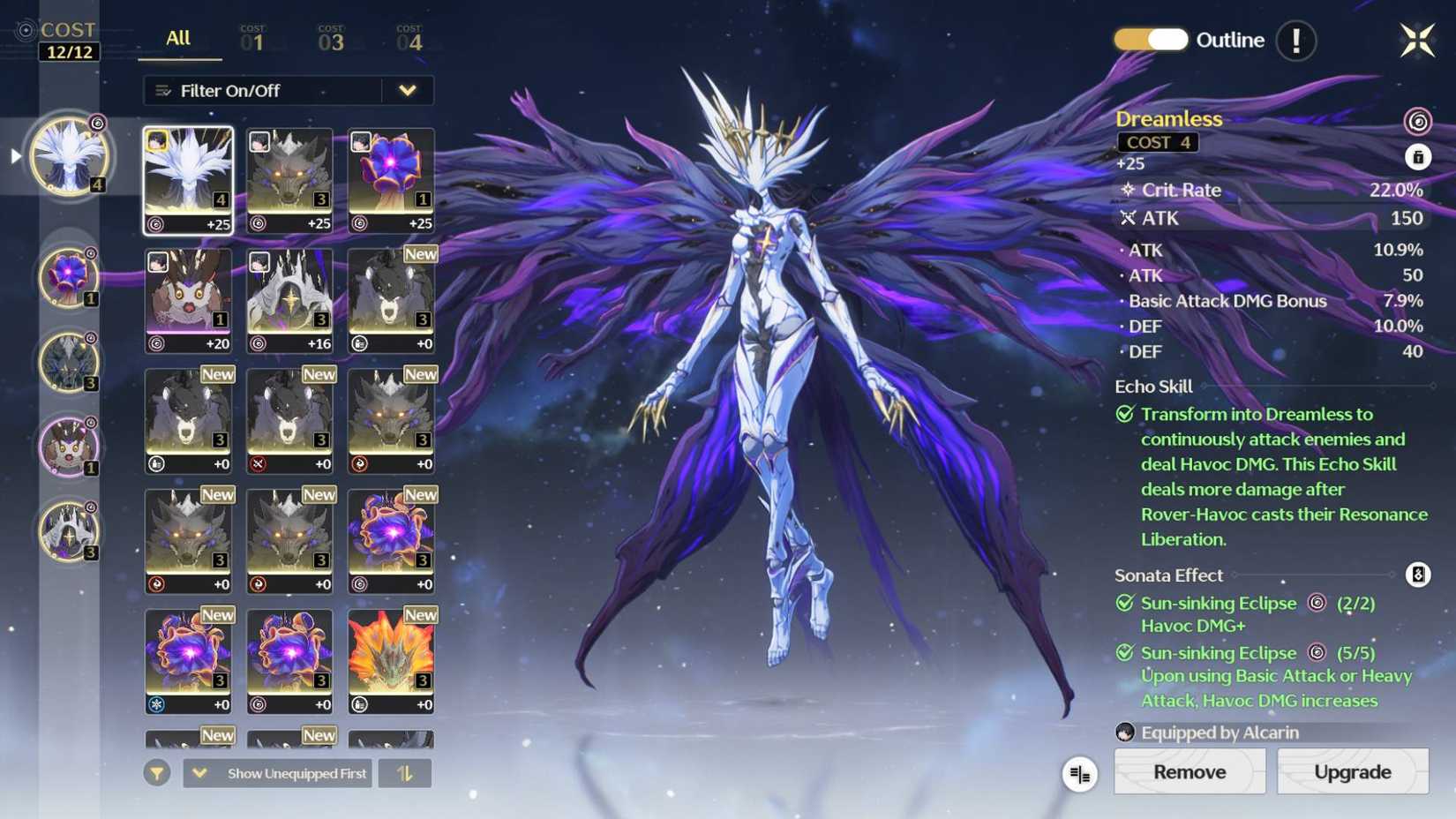Show only Cost 3 echoes
Screen dimensions: 1456x819
point(331,40)
